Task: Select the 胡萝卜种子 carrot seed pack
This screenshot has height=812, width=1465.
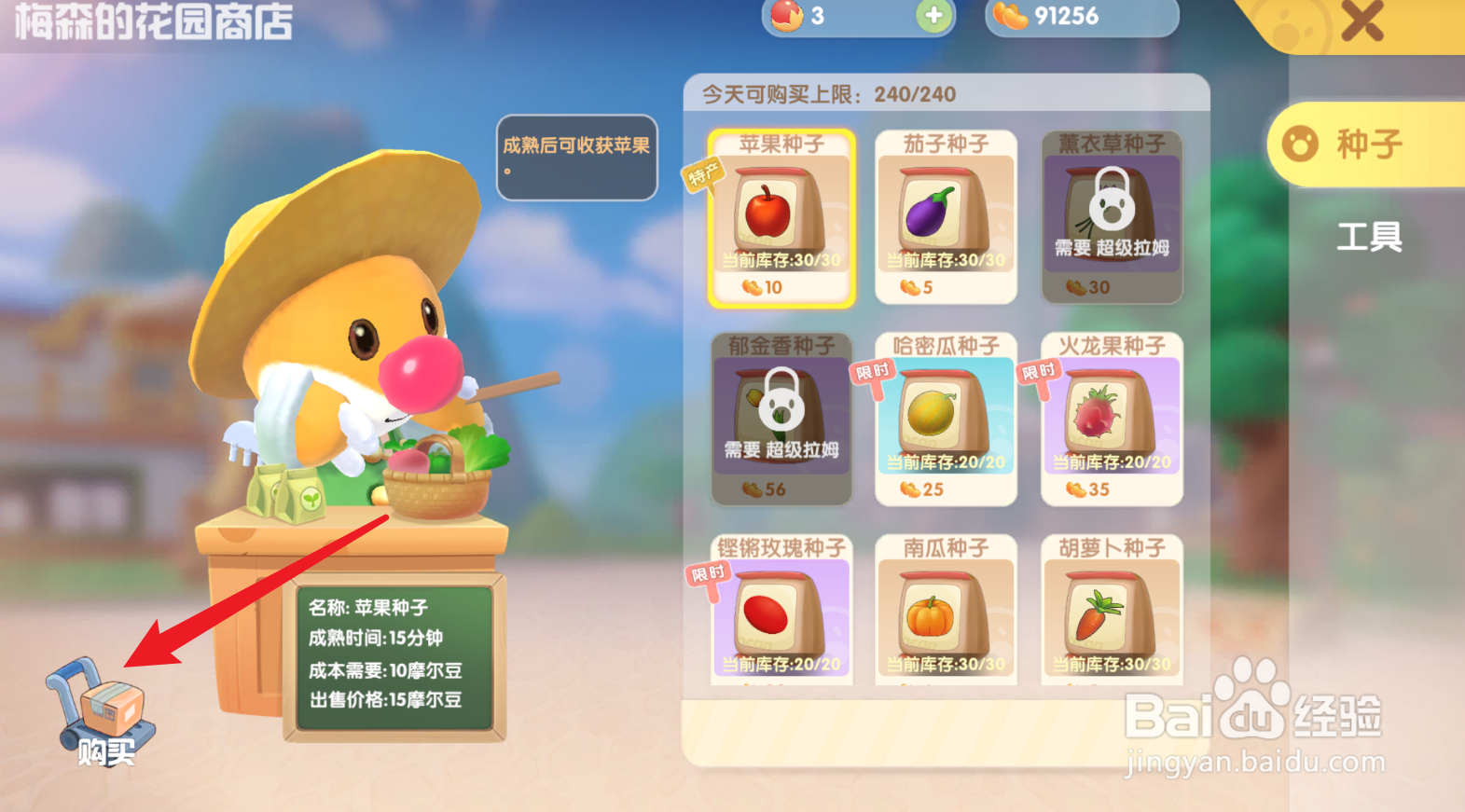Action: 1111,611
